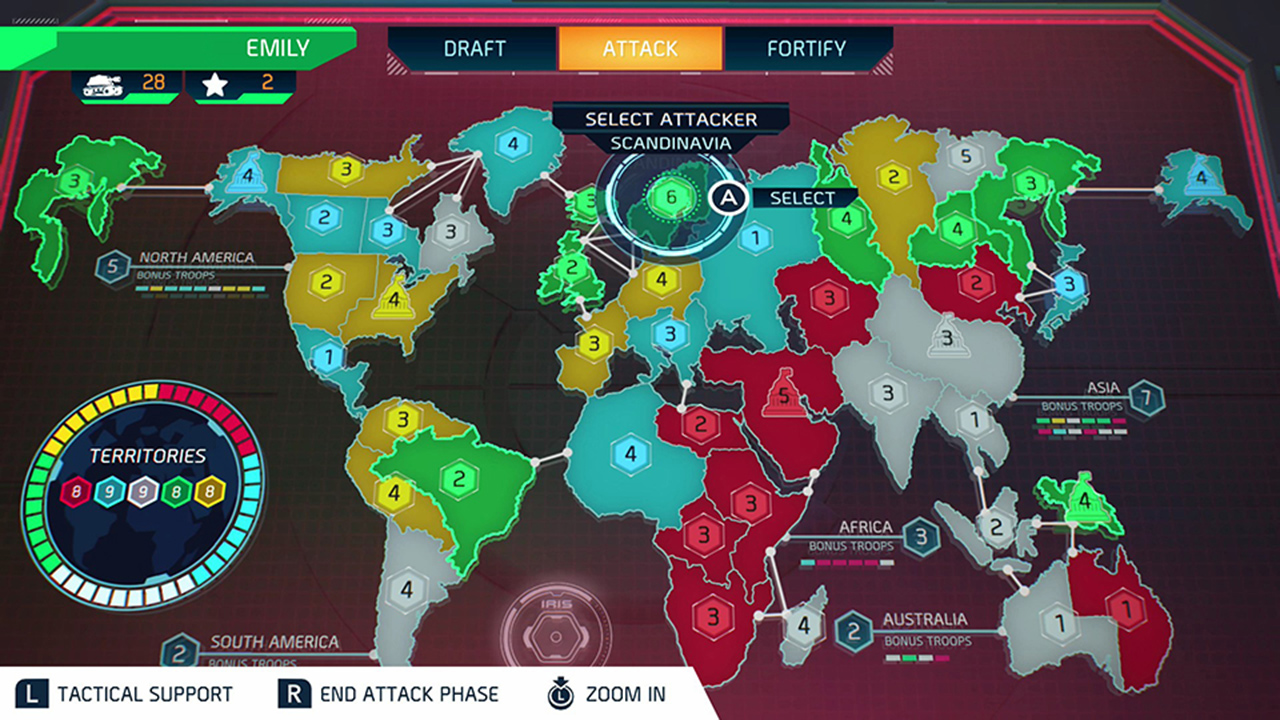Click the R End Attack Phase shoulder-button icon
The image size is (1280, 720).
point(292,693)
